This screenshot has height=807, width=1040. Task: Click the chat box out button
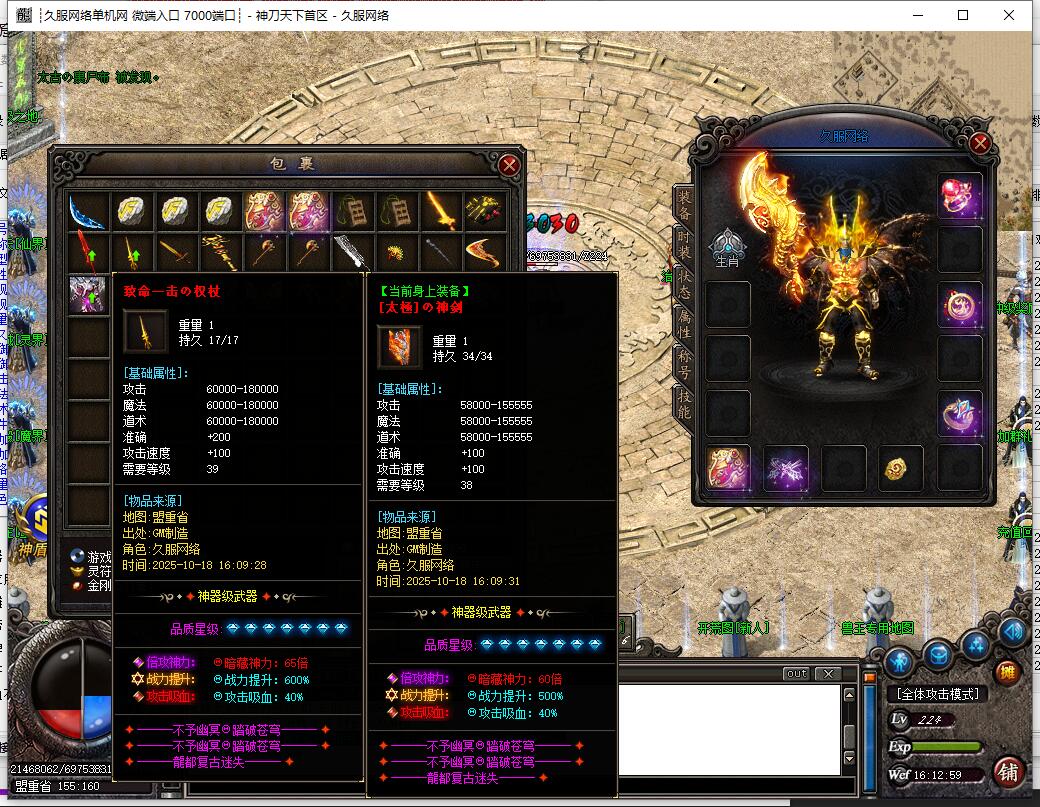(796, 674)
